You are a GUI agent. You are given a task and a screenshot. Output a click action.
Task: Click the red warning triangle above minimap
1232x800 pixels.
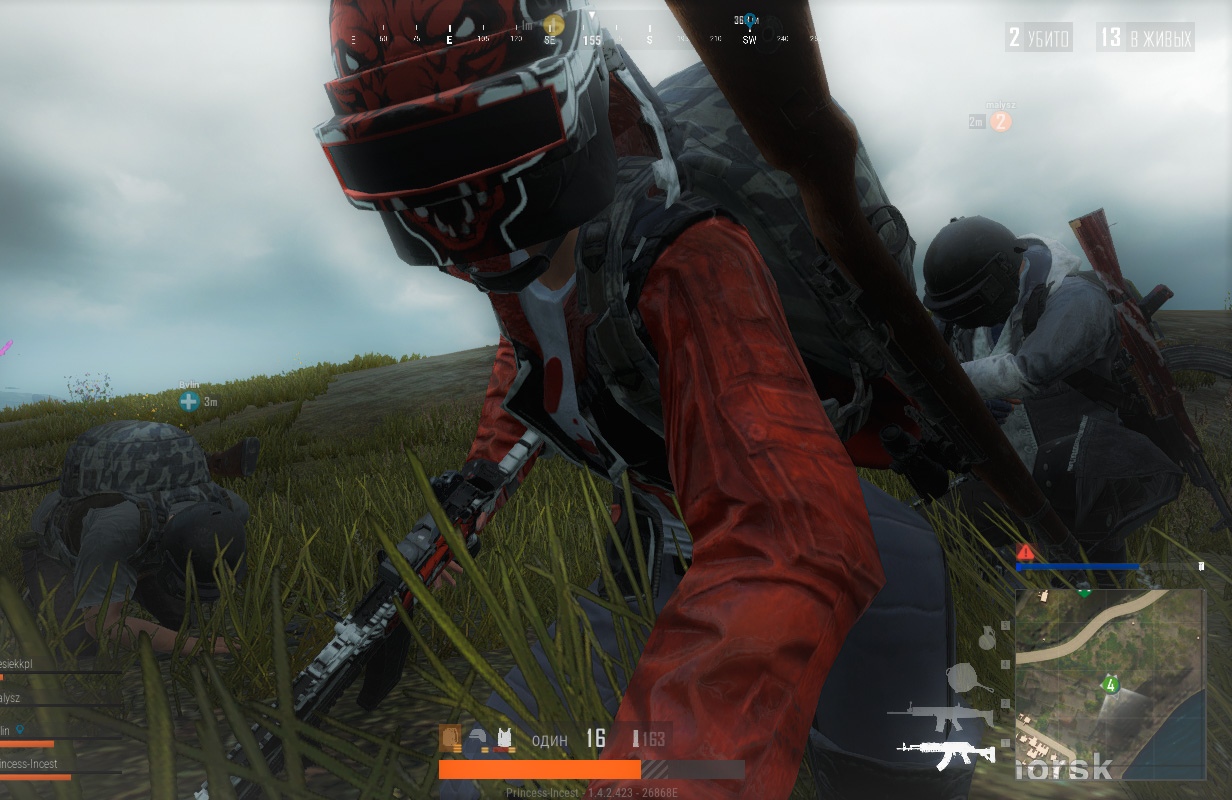point(1025,552)
